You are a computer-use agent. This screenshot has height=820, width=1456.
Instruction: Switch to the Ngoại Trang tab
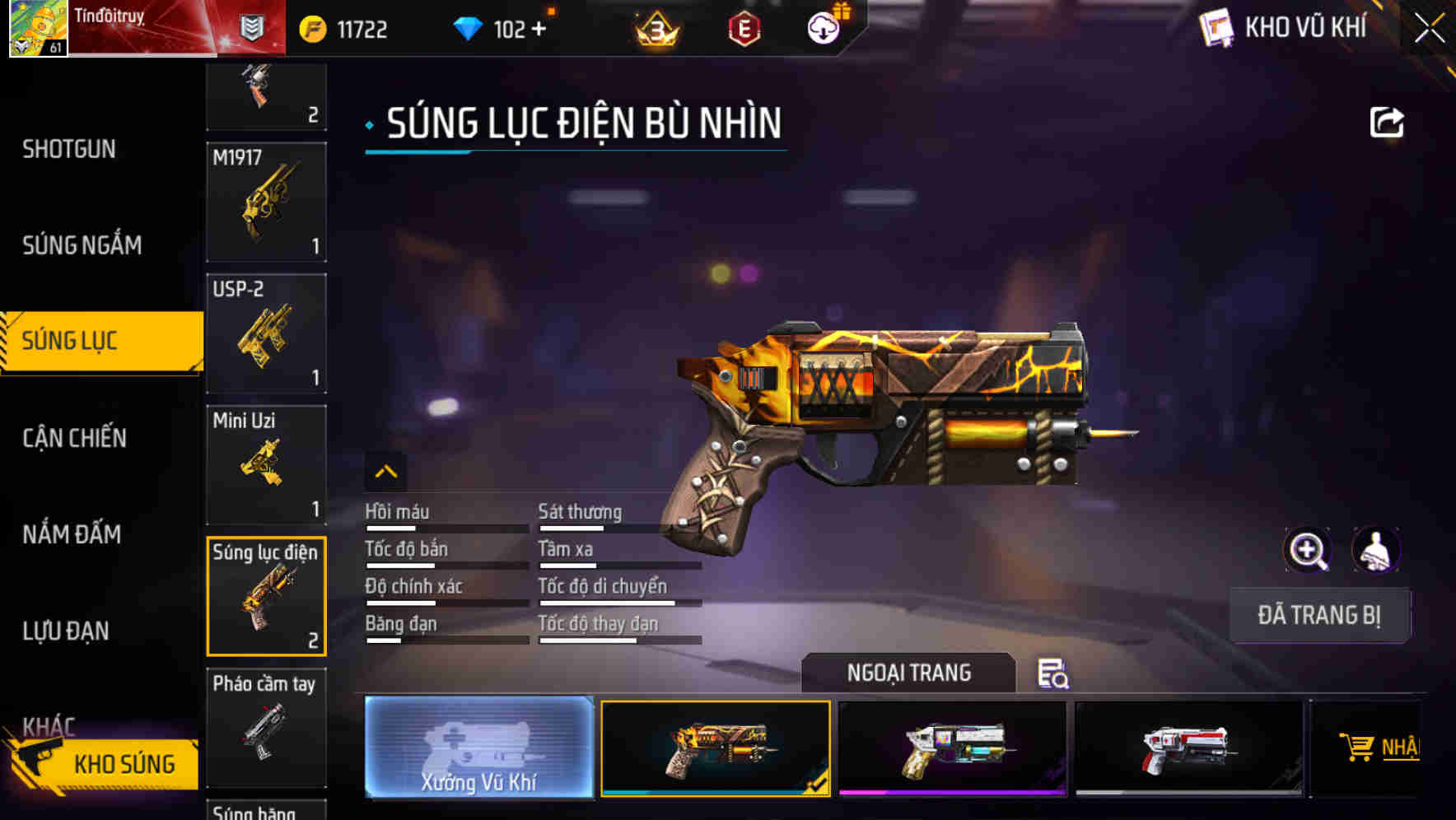coord(910,673)
